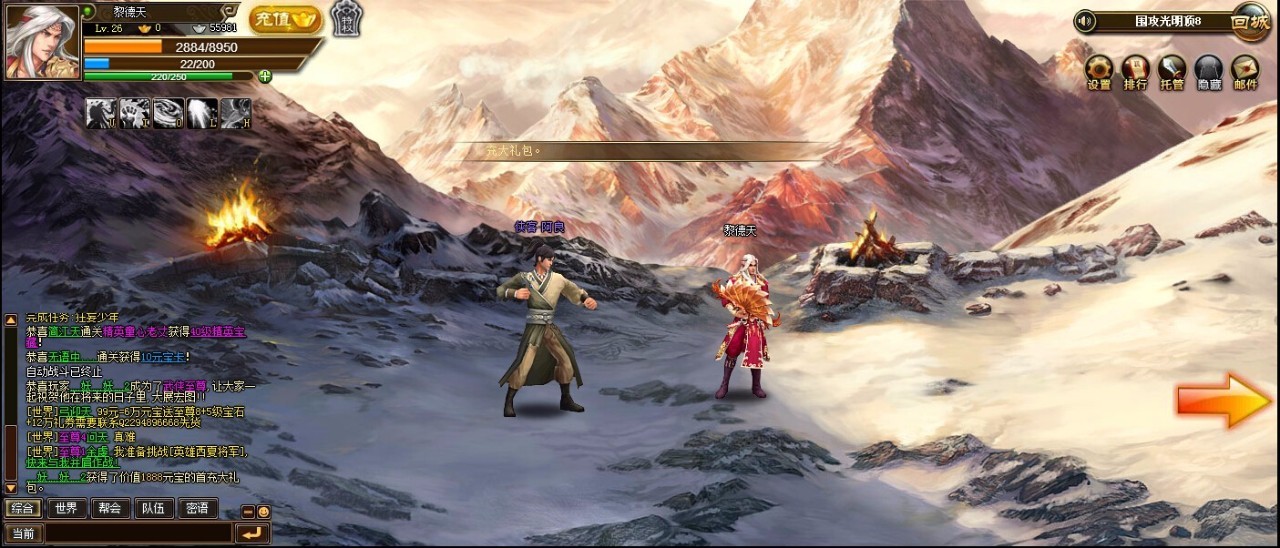
Task: Click the green plus button beside stamina bar
Action: (x=265, y=76)
